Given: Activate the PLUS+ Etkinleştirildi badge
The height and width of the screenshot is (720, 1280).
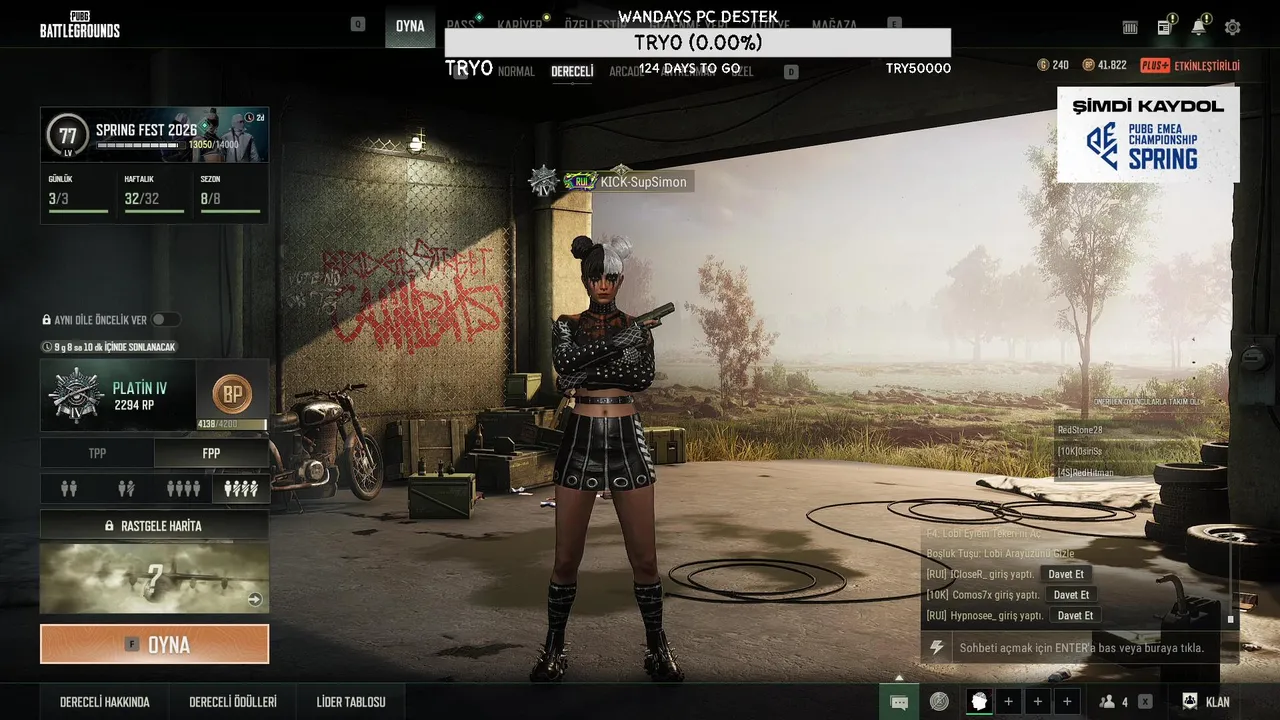Looking at the screenshot, I should [1190, 66].
